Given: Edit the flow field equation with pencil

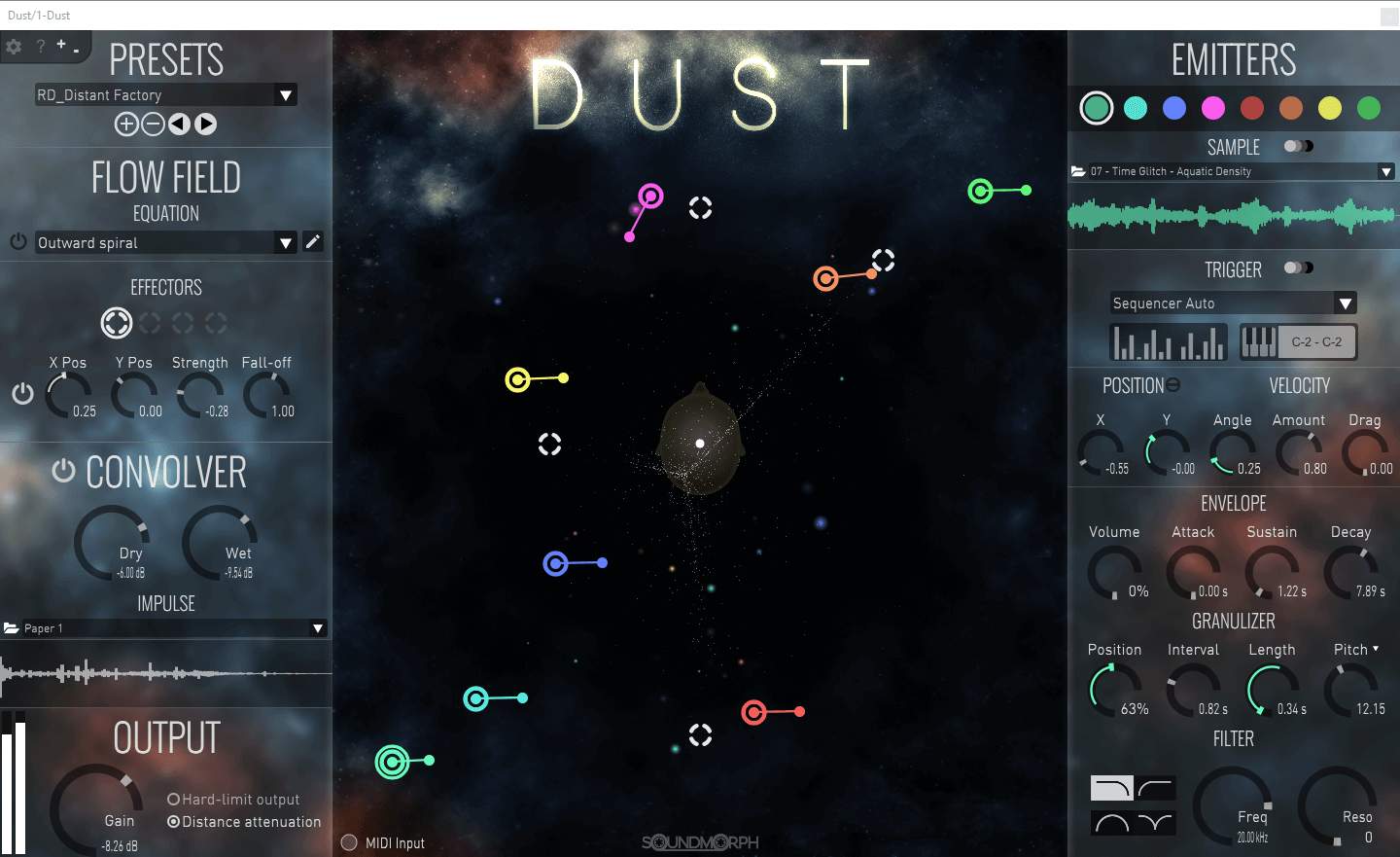Looking at the screenshot, I should (x=312, y=242).
